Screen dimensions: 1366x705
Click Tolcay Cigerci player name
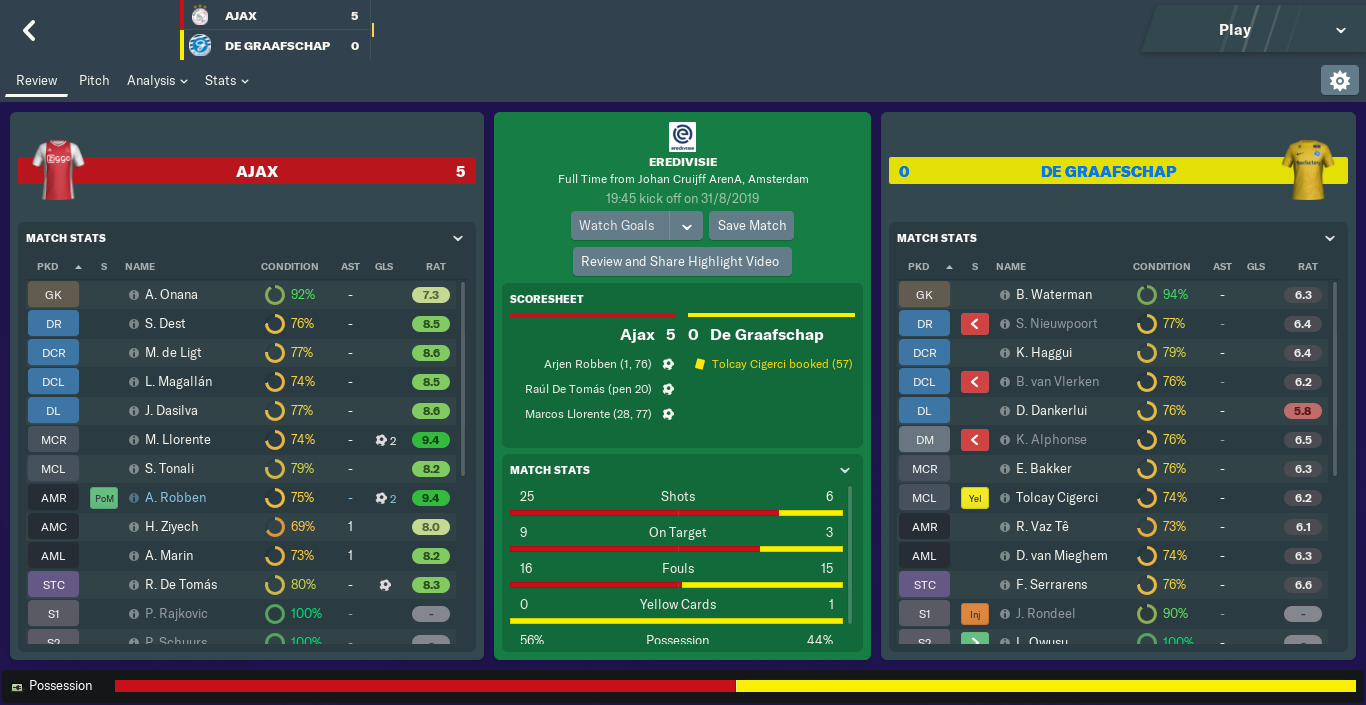[1057, 497]
